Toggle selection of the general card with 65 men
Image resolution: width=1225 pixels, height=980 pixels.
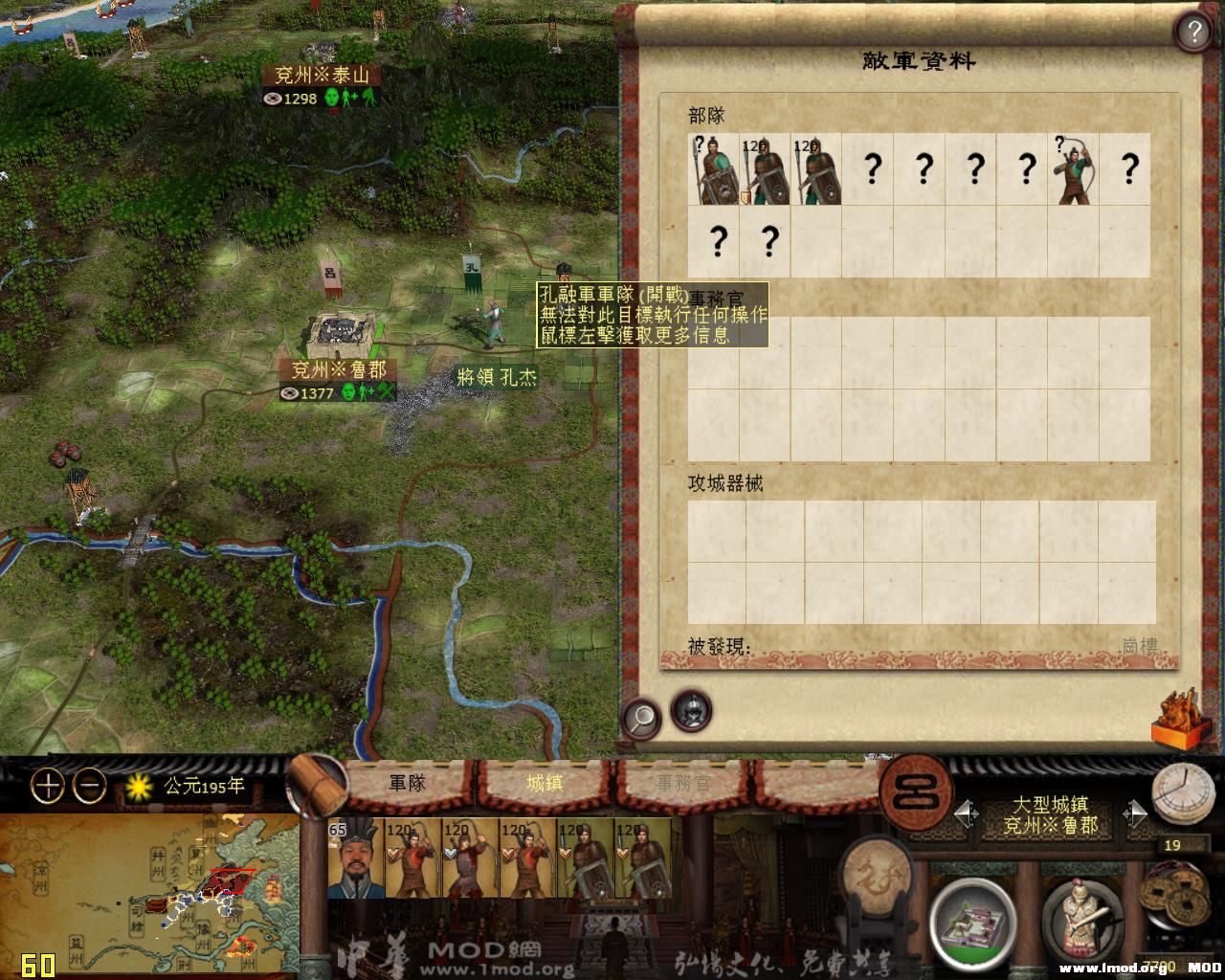[x=354, y=859]
